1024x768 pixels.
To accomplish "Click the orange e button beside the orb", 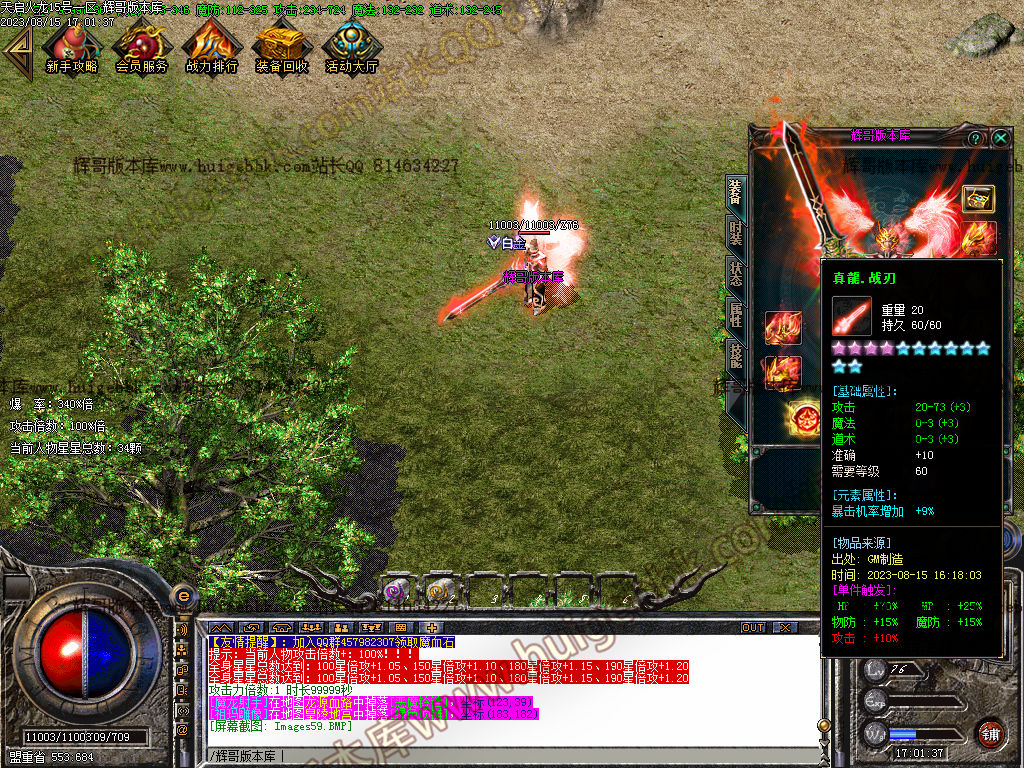I will 183,597.
